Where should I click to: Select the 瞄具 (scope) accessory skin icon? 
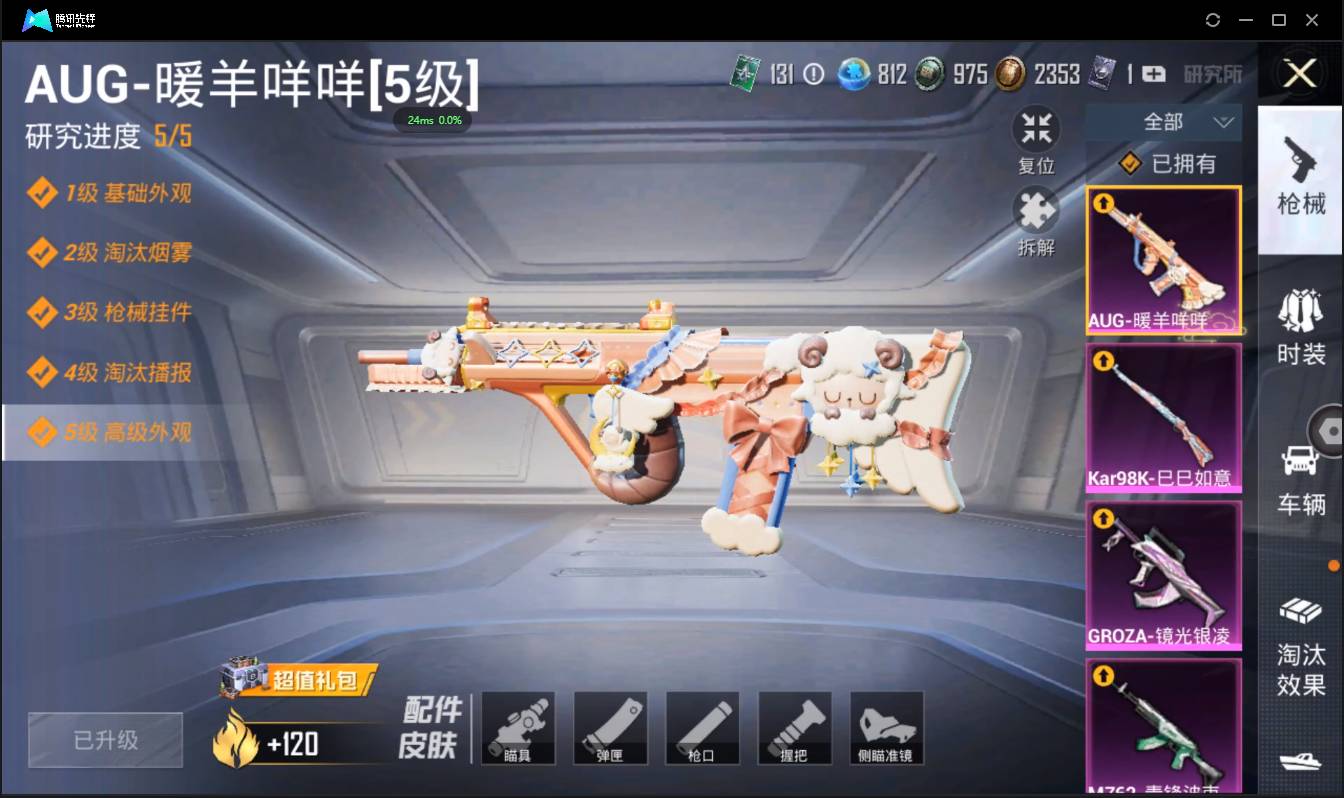pos(518,728)
